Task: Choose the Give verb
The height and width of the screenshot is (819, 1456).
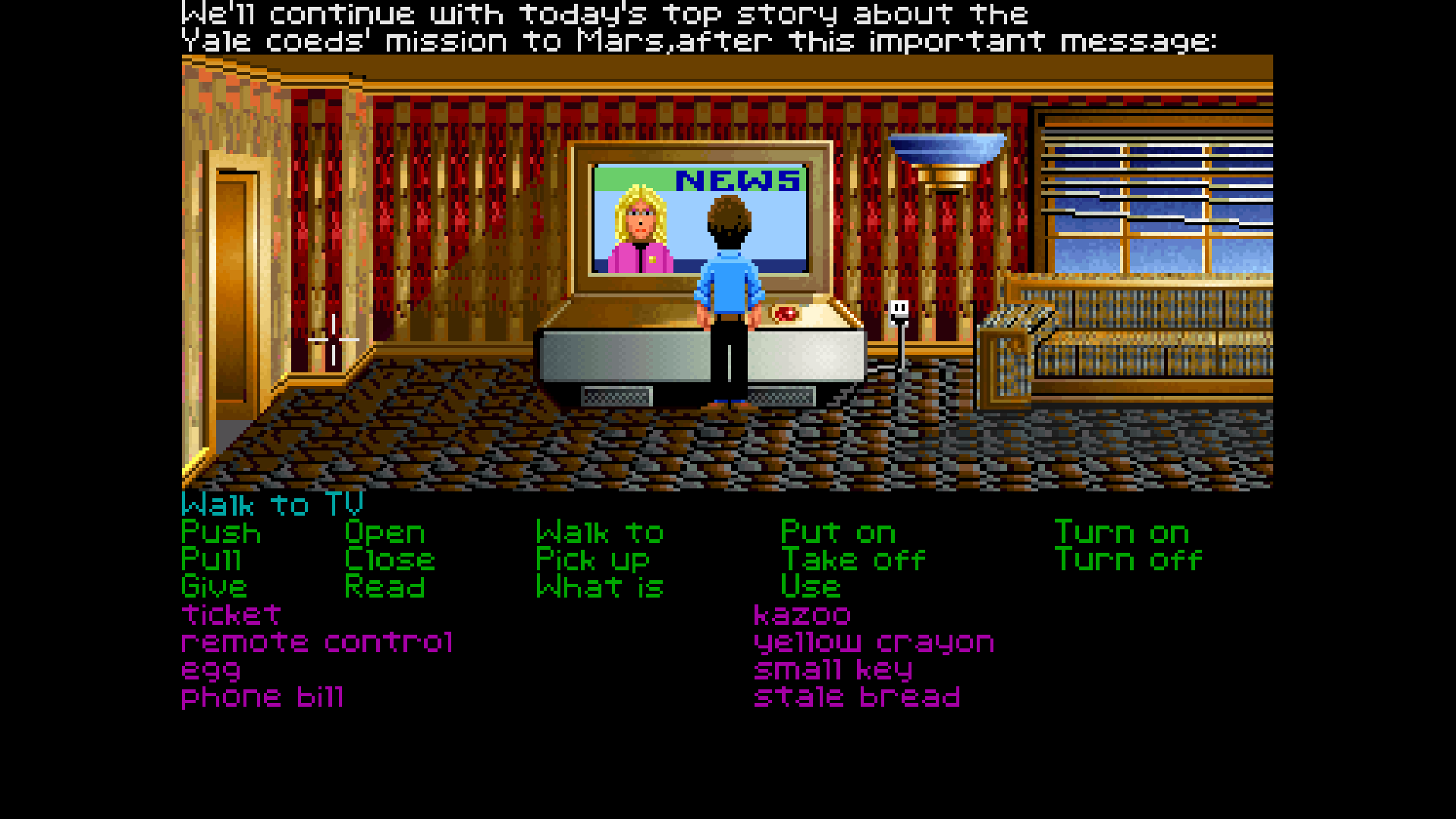Action: point(213,587)
